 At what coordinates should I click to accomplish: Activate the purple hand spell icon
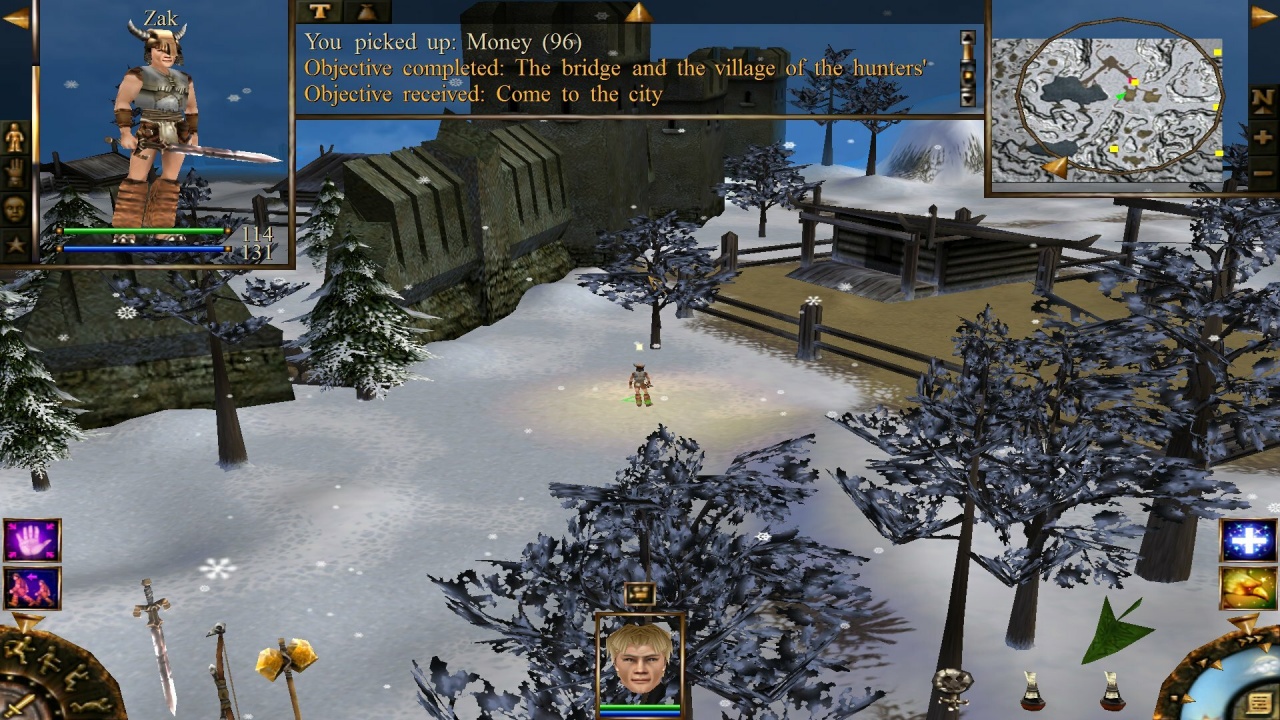point(32,540)
